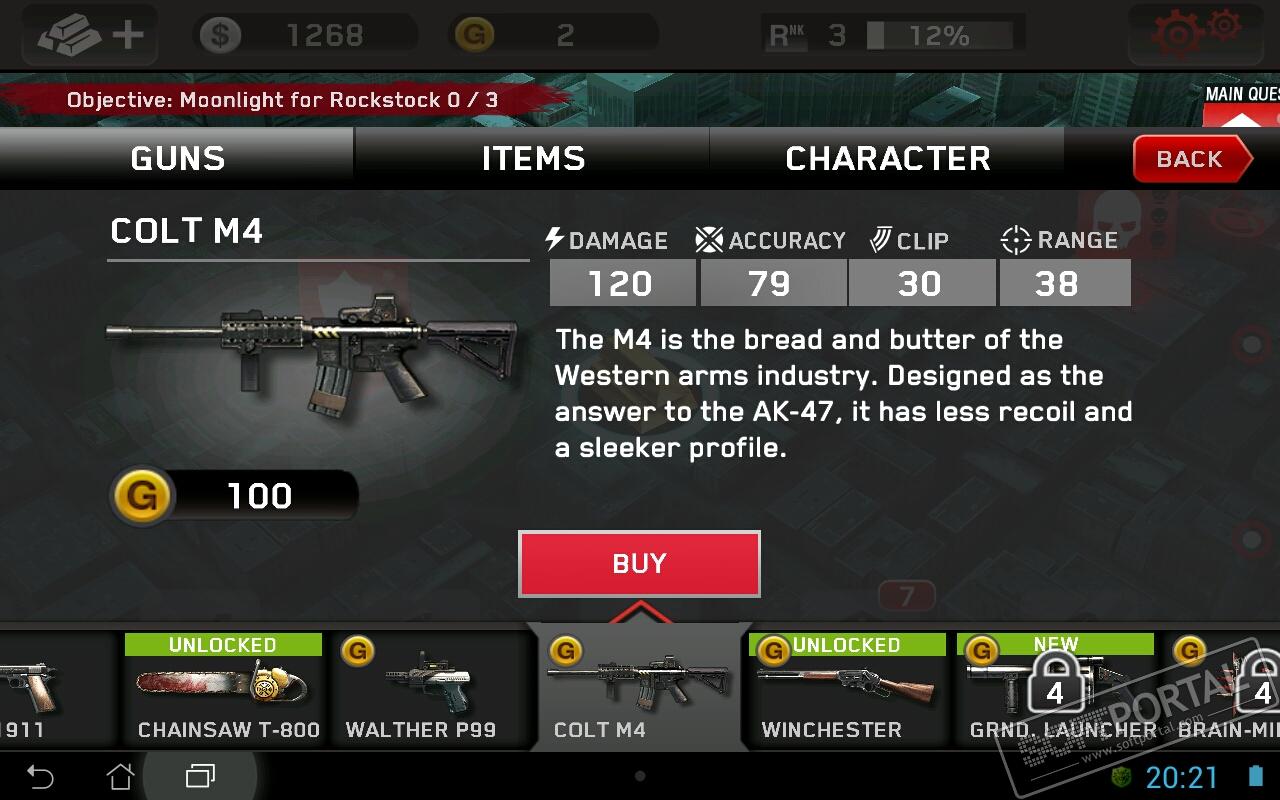
Task: Add more gold bars with the plus icon
Action: click(90, 36)
